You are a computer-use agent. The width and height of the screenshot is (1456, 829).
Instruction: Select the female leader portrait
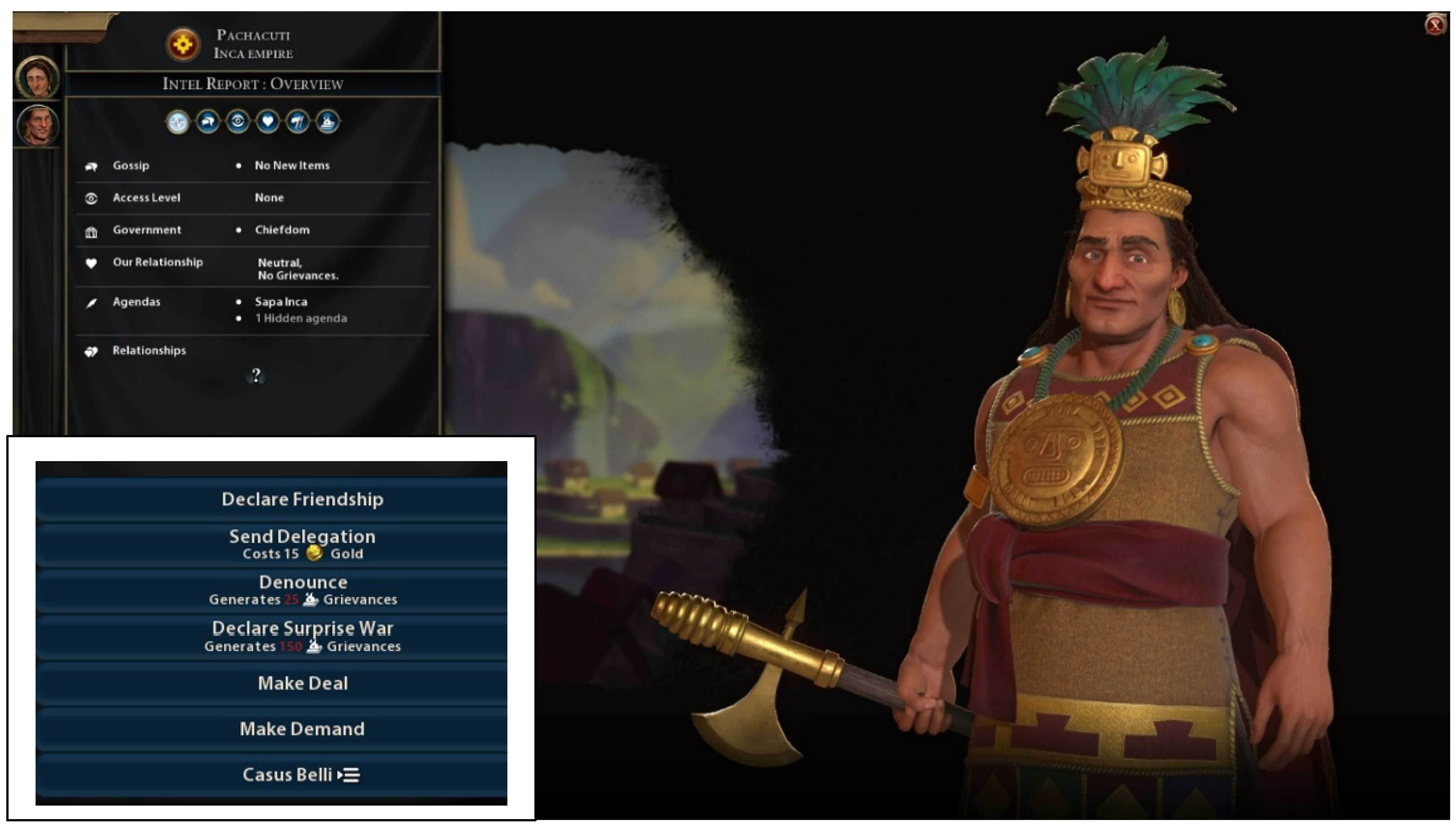(x=37, y=77)
